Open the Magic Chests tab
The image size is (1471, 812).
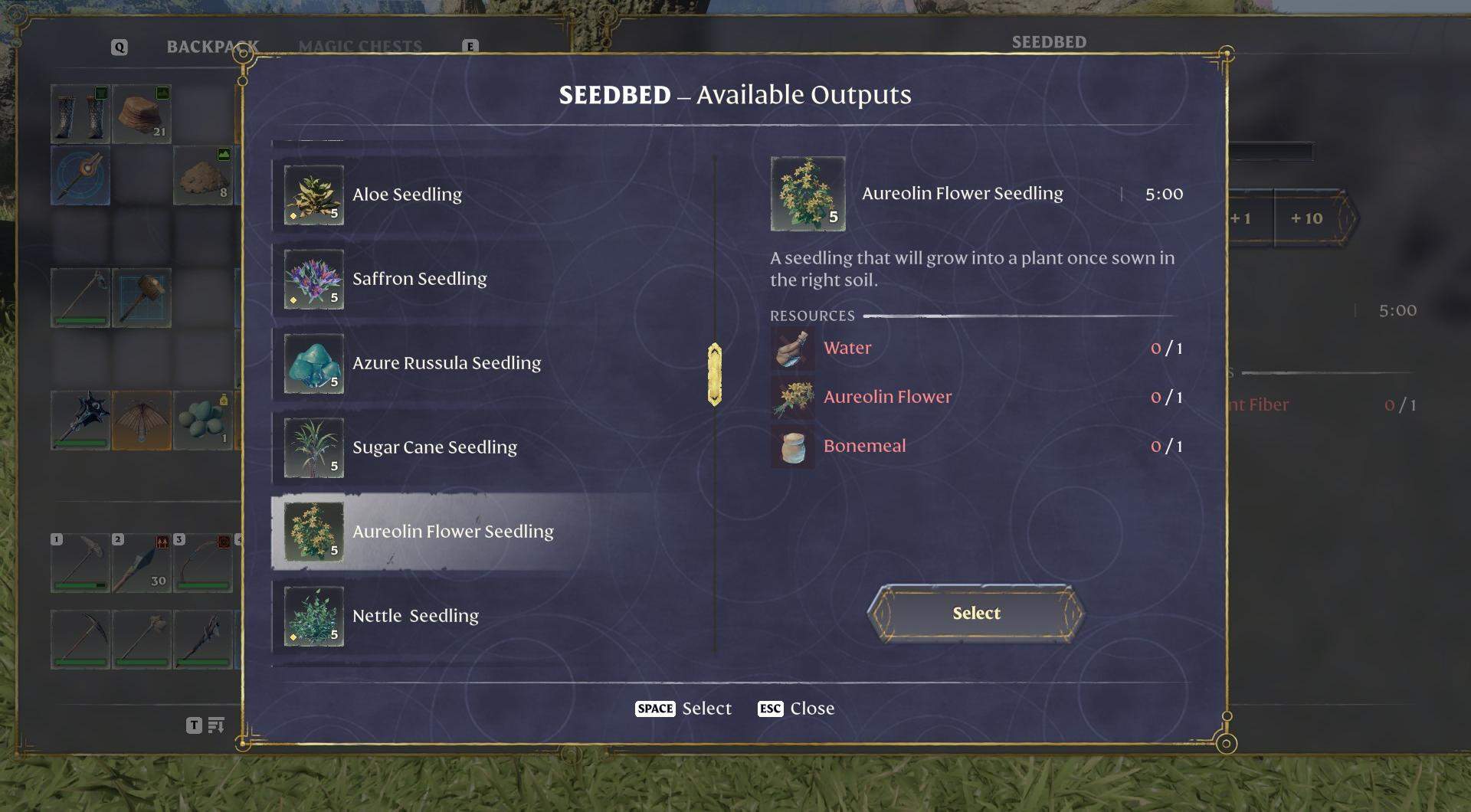[360, 47]
